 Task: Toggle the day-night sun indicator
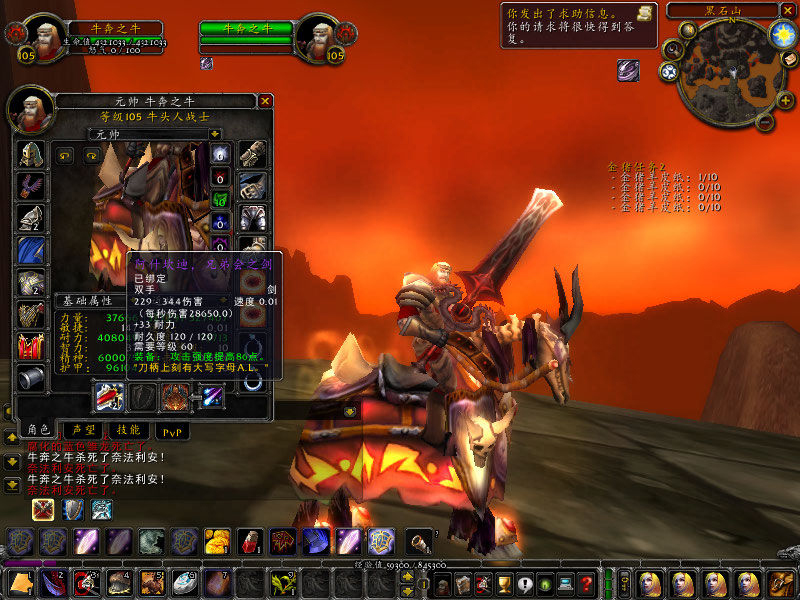781,33
